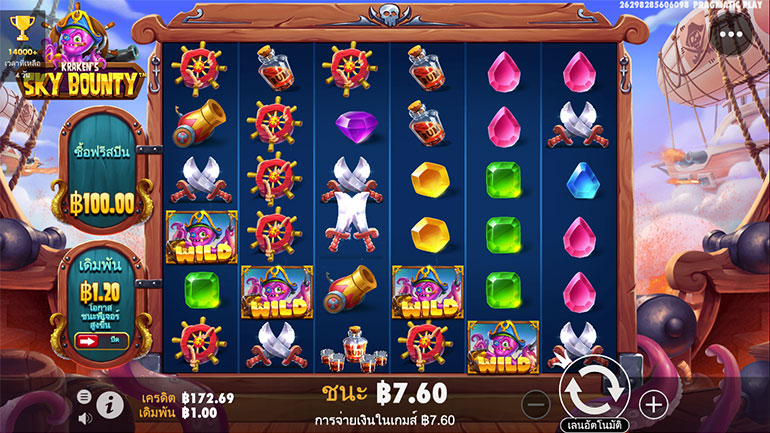Open the game info page
The image size is (770, 433).
tap(109, 404)
